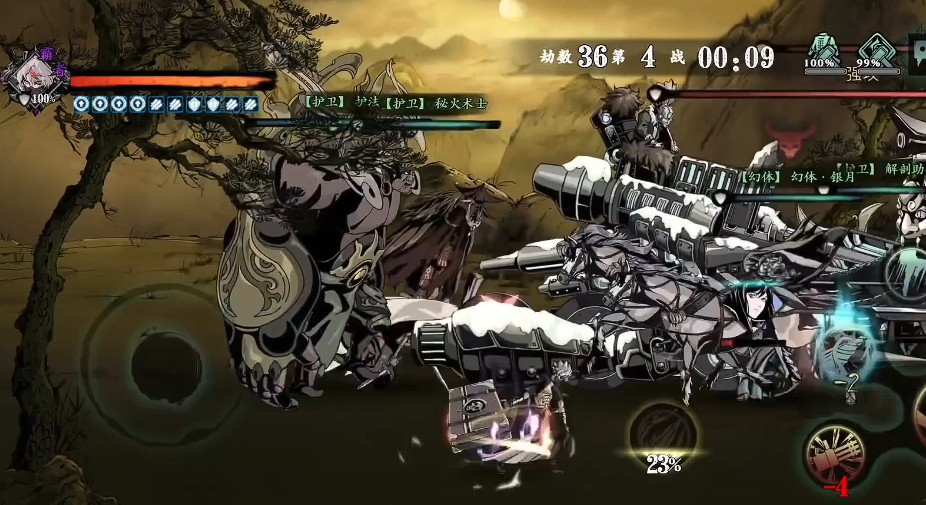Activate the cannon skill marked -4
The image size is (926, 505).
[x=833, y=455]
